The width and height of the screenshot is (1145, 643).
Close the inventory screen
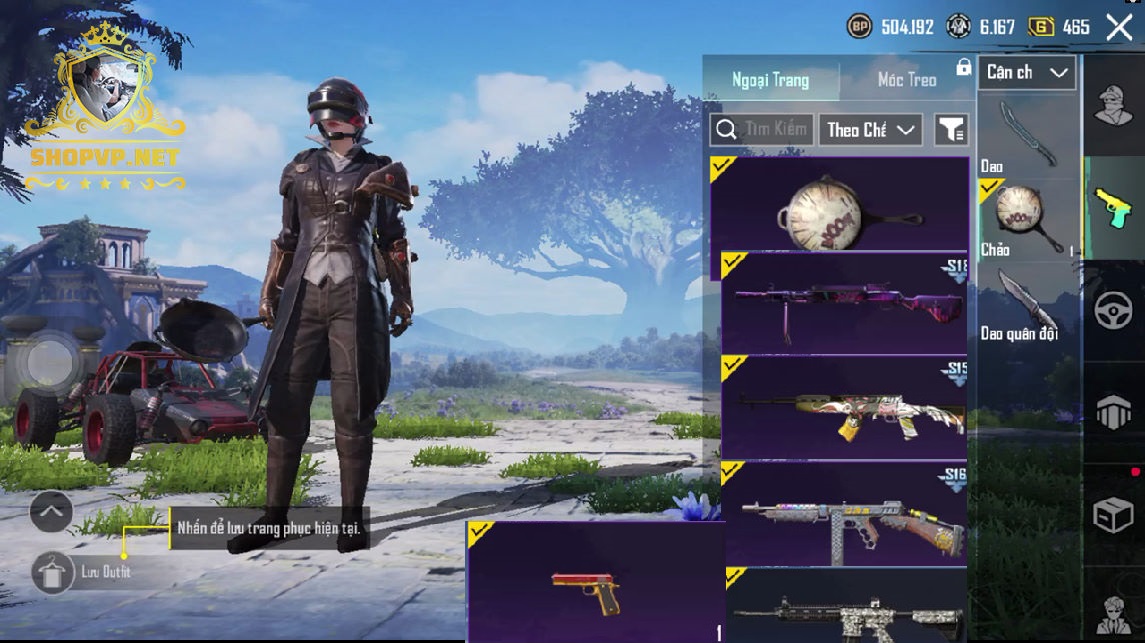(1119, 27)
